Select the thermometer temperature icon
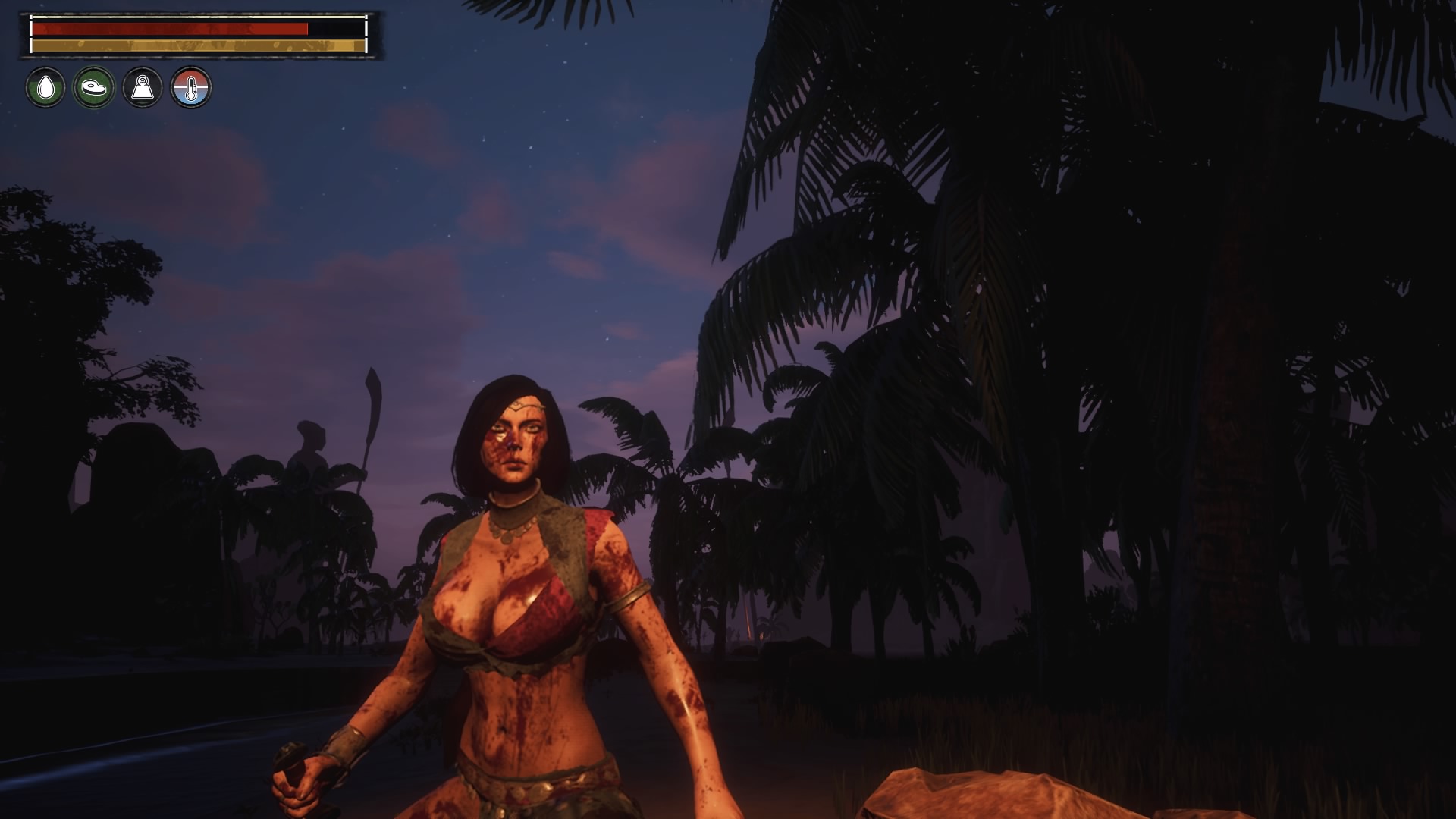This screenshot has width=1456, height=819. (191, 88)
